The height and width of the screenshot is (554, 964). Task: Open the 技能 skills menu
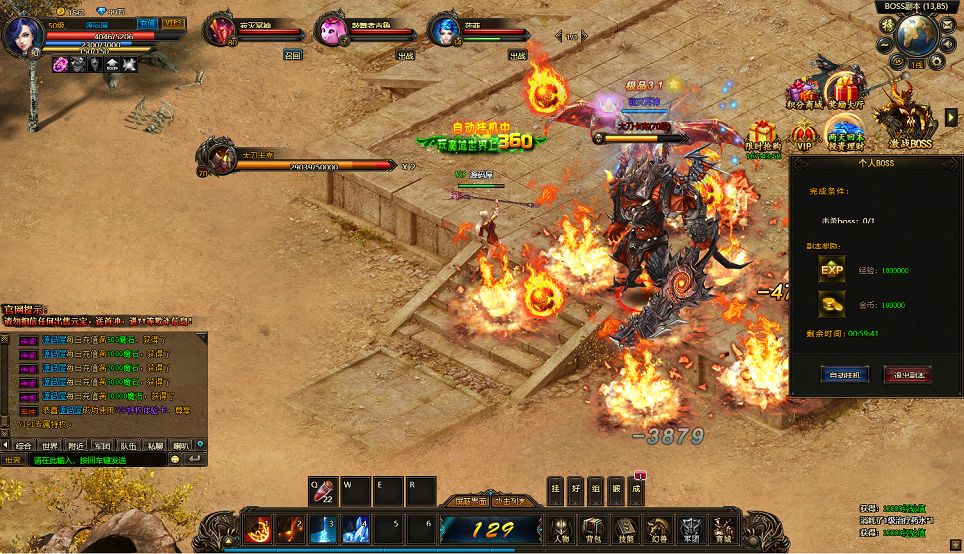625,527
